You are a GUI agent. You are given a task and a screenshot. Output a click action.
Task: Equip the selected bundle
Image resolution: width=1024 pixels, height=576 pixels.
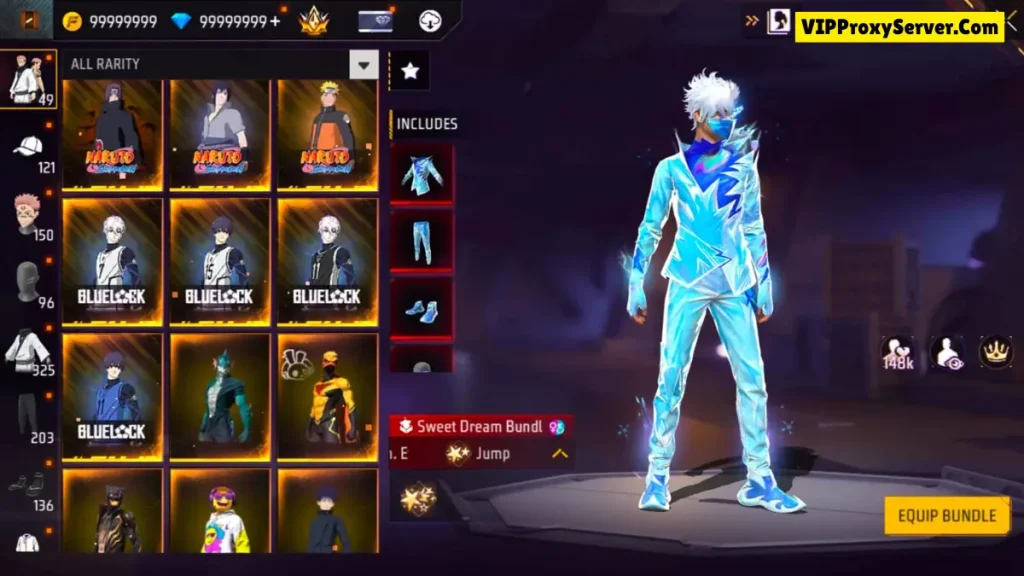(x=946, y=516)
